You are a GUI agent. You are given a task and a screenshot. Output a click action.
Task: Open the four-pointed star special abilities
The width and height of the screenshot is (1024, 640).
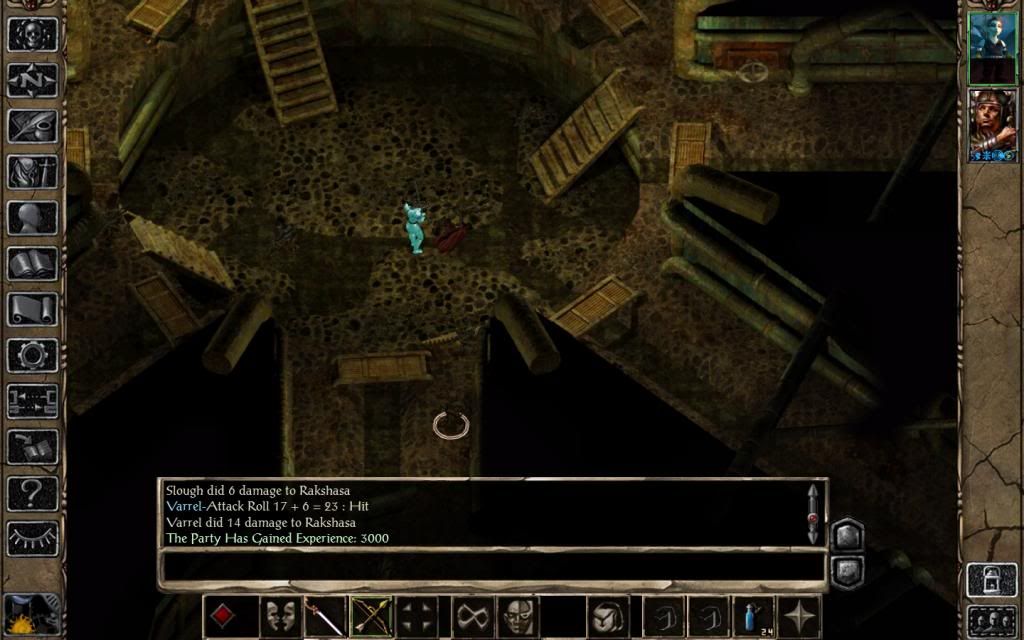pos(800,616)
